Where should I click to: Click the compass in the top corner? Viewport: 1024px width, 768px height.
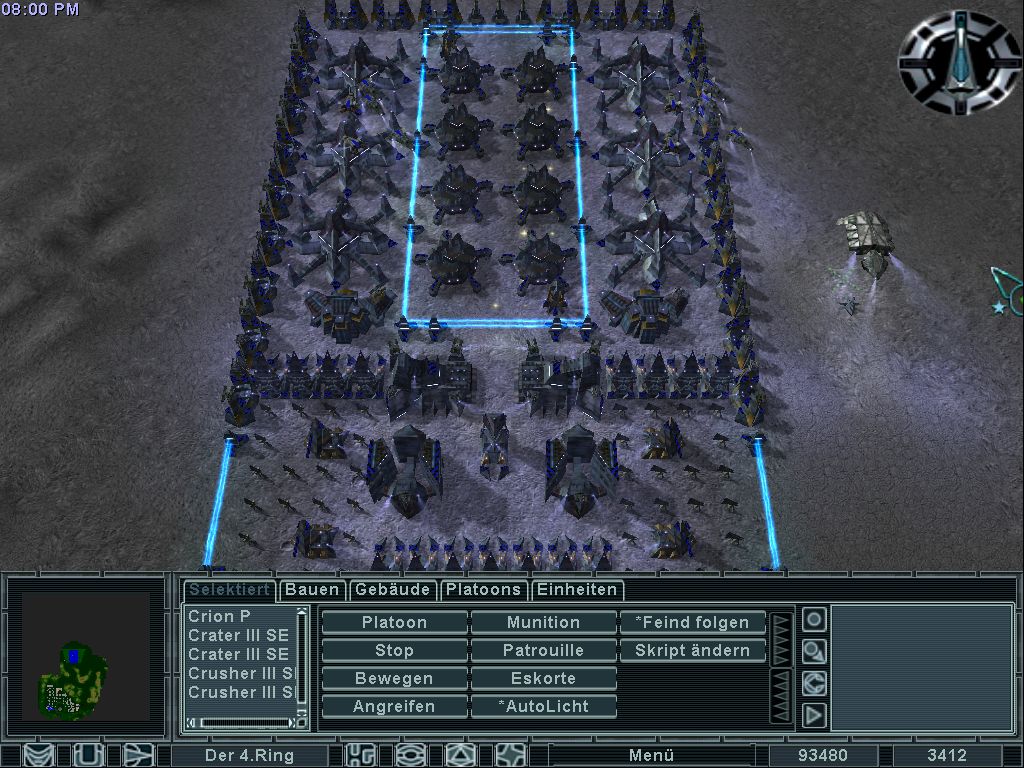click(960, 61)
